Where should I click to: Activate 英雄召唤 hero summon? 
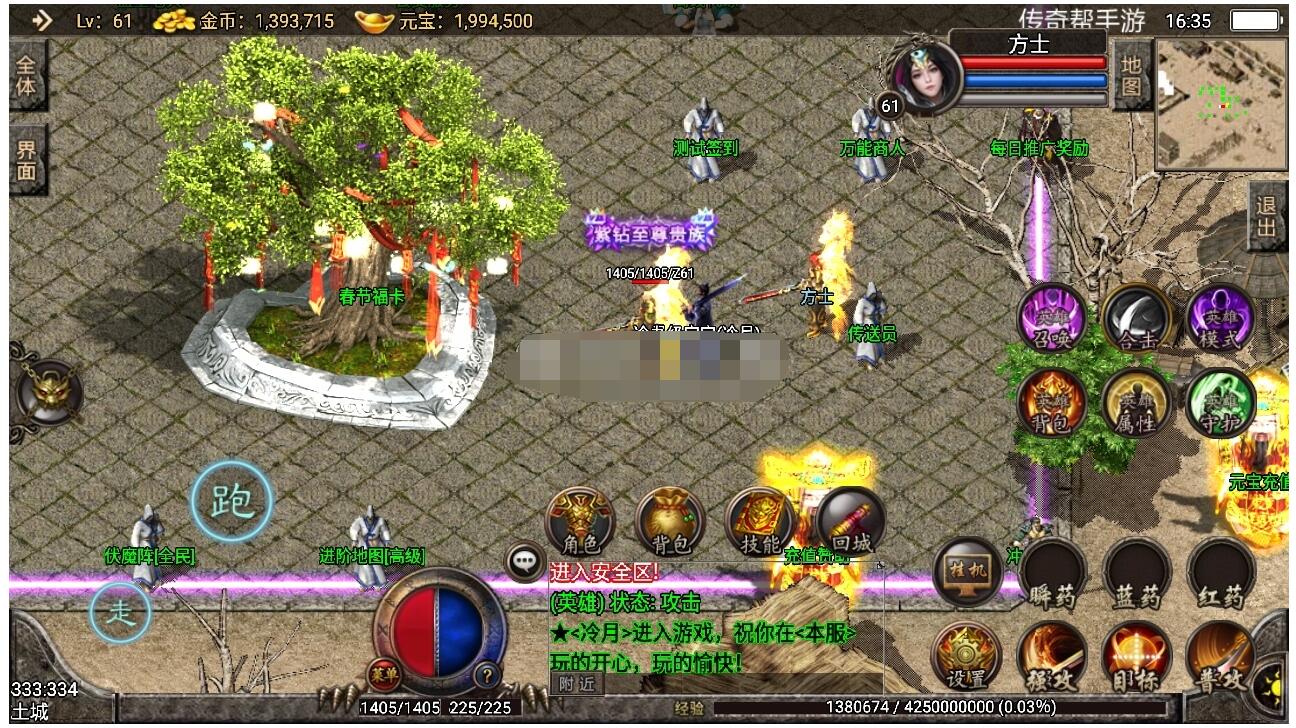1052,319
